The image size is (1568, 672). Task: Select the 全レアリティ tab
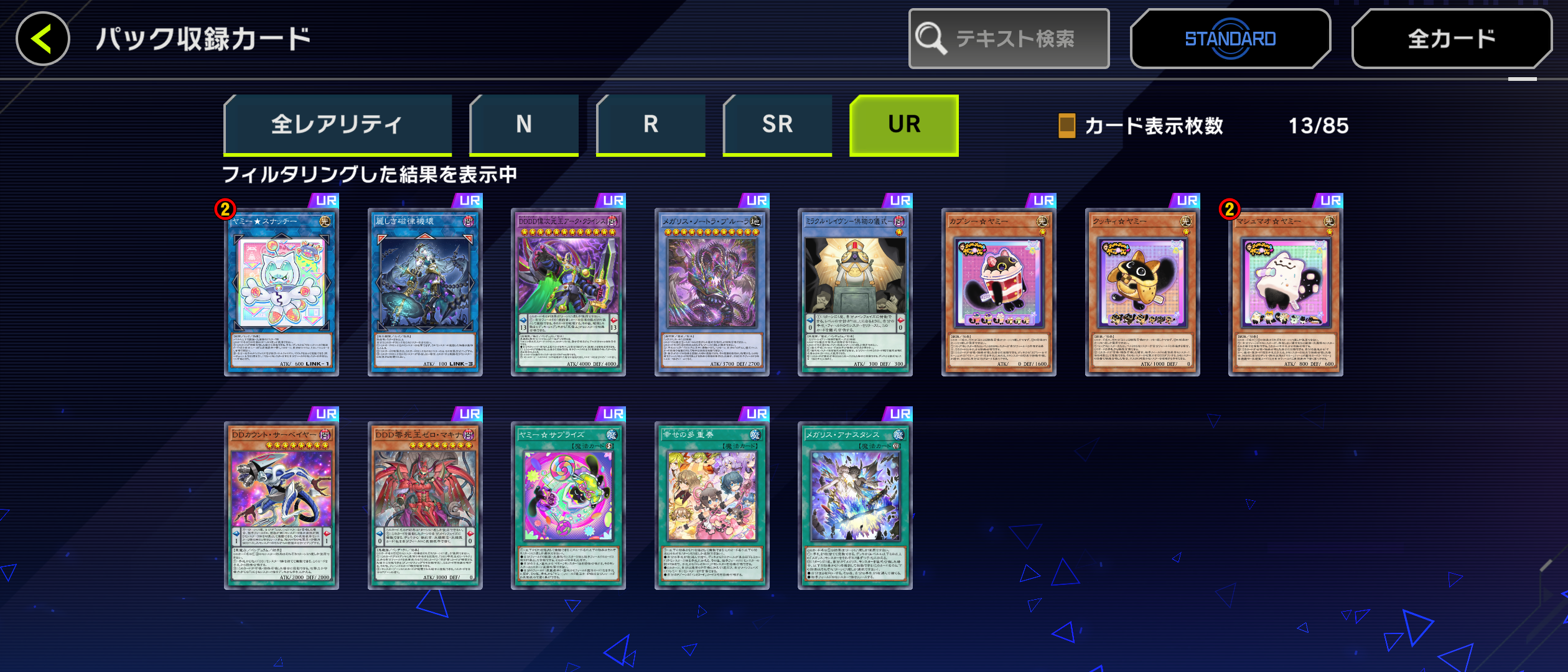[x=338, y=124]
